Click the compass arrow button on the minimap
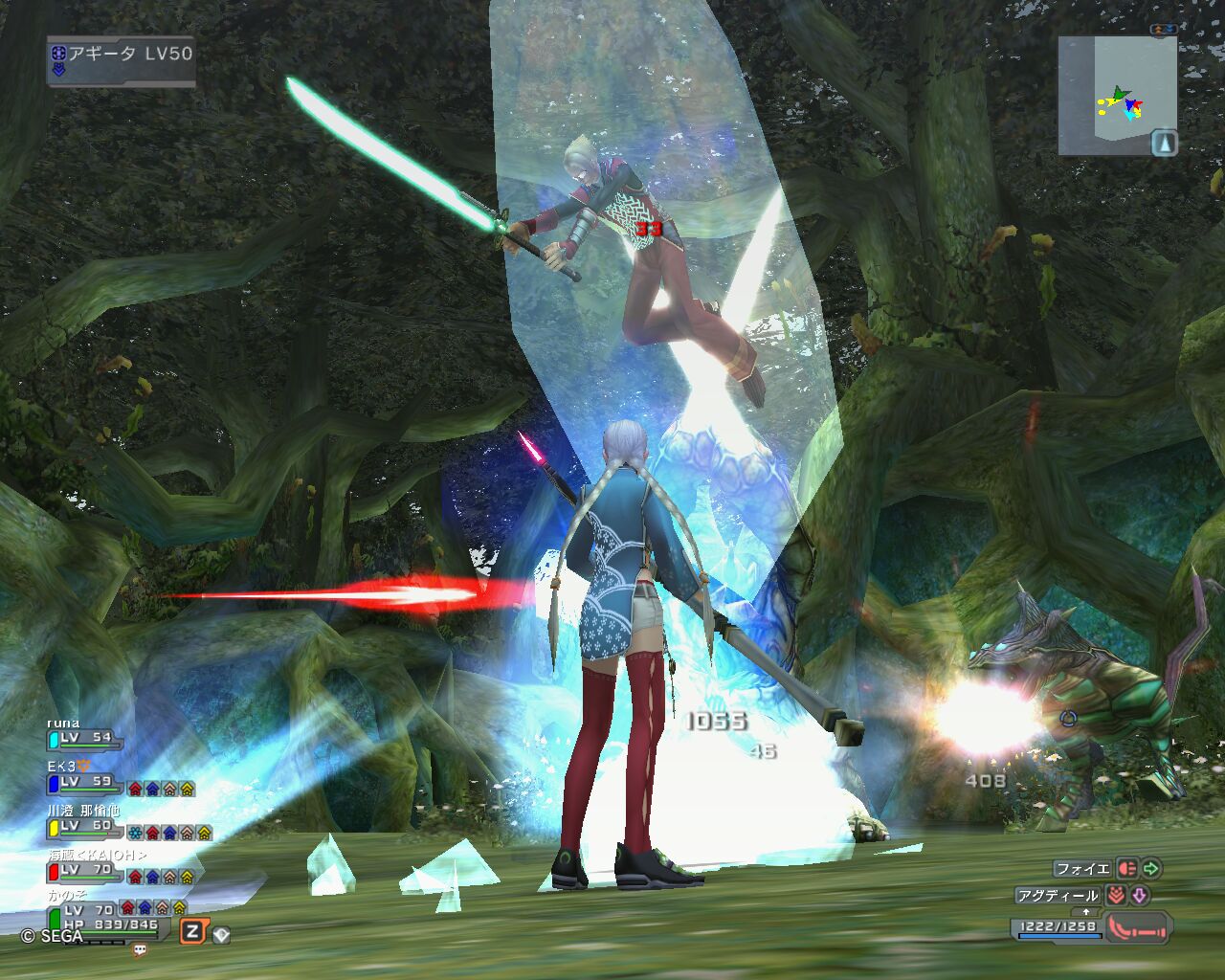Viewport: 1225px width, 980px height. click(1165, 143)
